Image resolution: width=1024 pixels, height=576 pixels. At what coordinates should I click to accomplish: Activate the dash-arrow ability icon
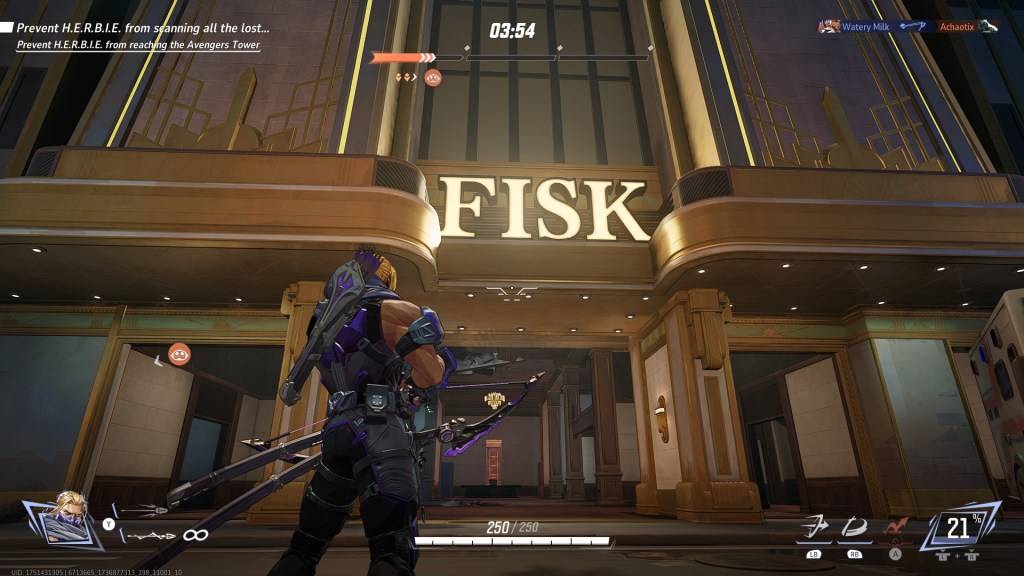(x=814, y=526)
